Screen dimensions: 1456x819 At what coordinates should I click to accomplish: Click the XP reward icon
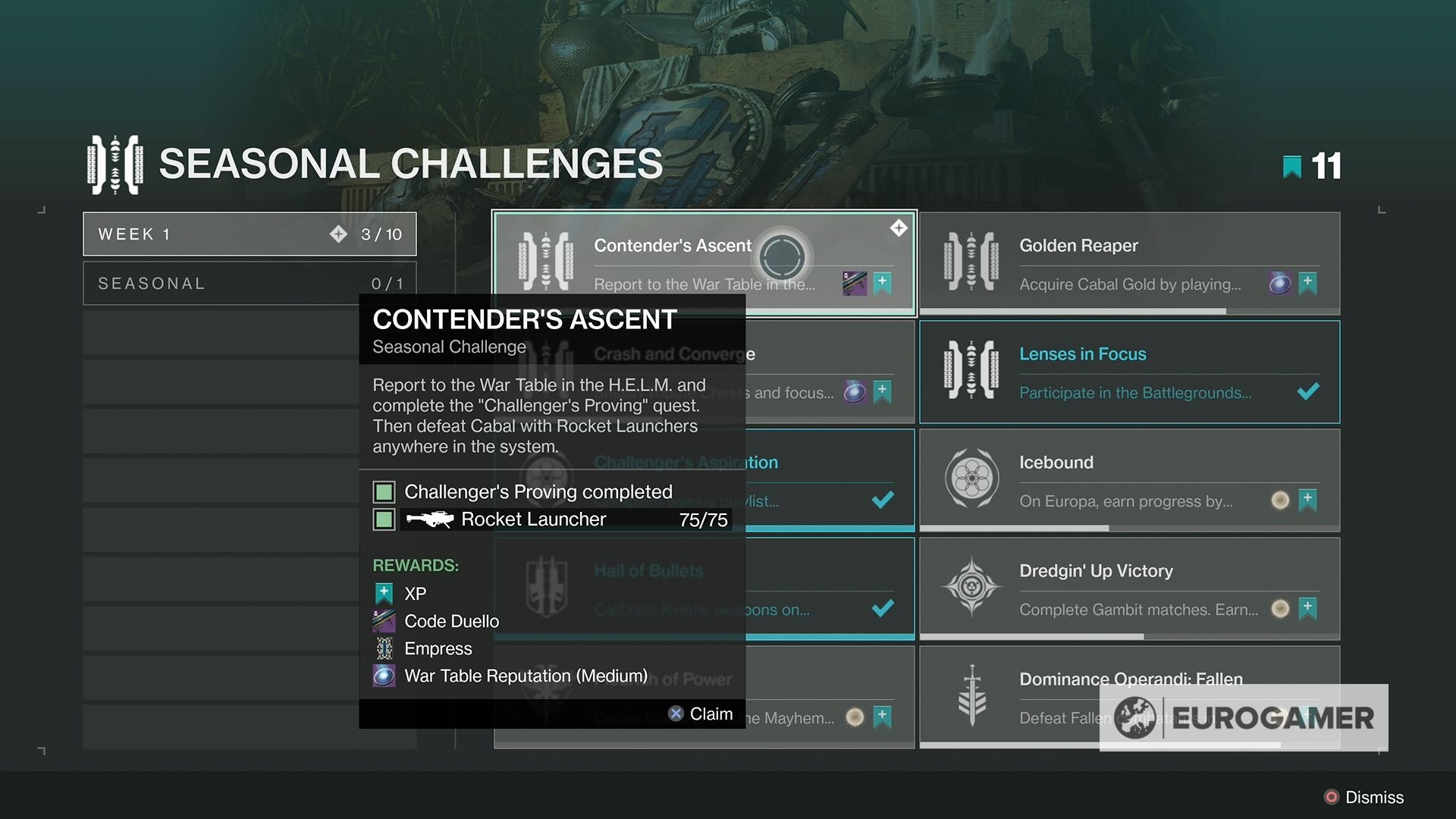(384, 593)
